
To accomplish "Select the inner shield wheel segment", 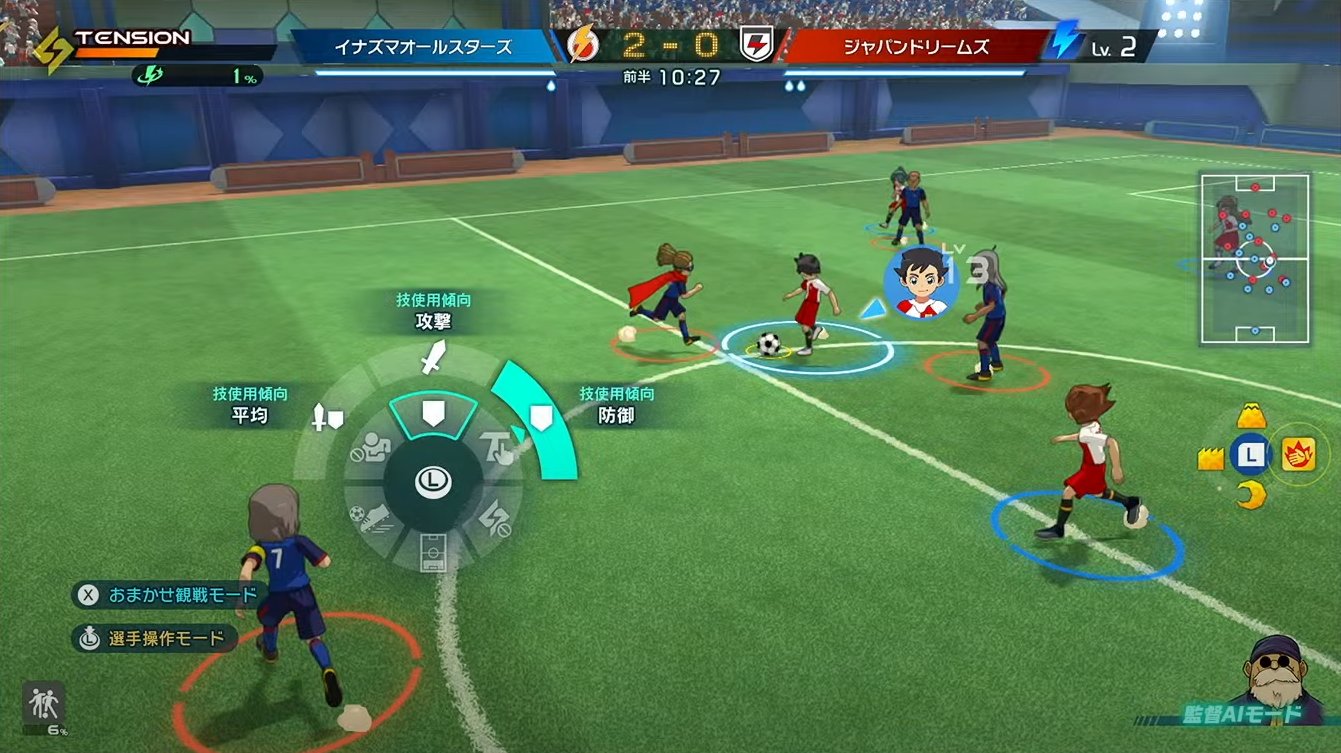I will (x=433, y=413).
